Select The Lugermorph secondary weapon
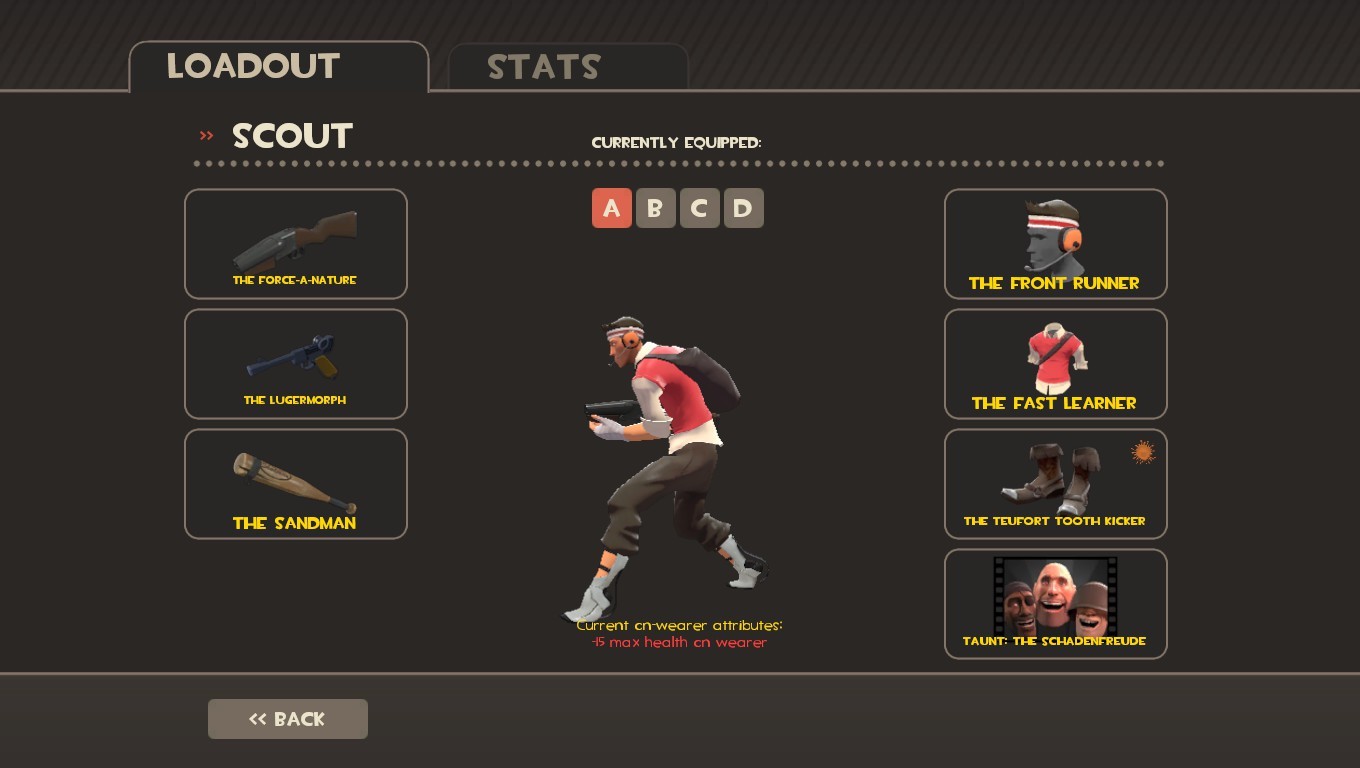Screen dimensions: 1360x768 [x=296, y=363]
